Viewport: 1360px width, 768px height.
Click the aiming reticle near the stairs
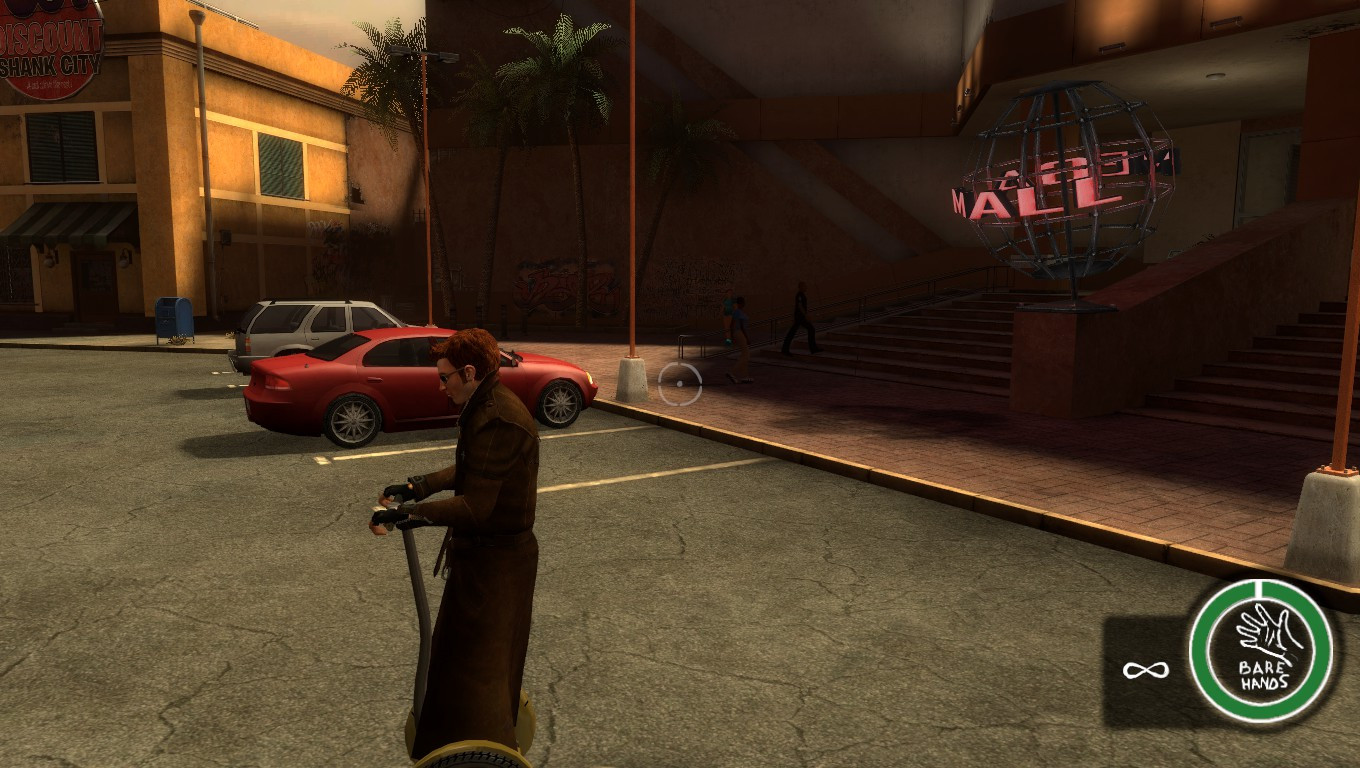pyautogui.click(x=680, y=385)
